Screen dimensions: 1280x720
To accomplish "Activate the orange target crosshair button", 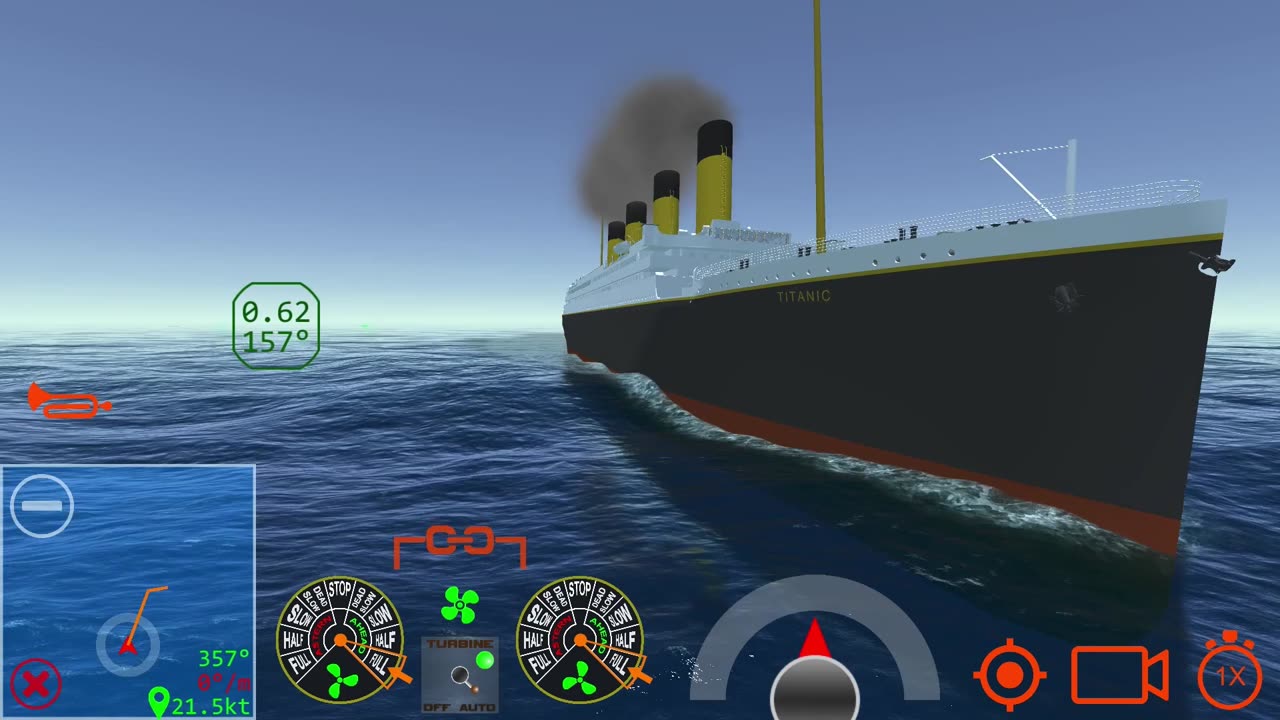I will click(x=1010, y=675).
